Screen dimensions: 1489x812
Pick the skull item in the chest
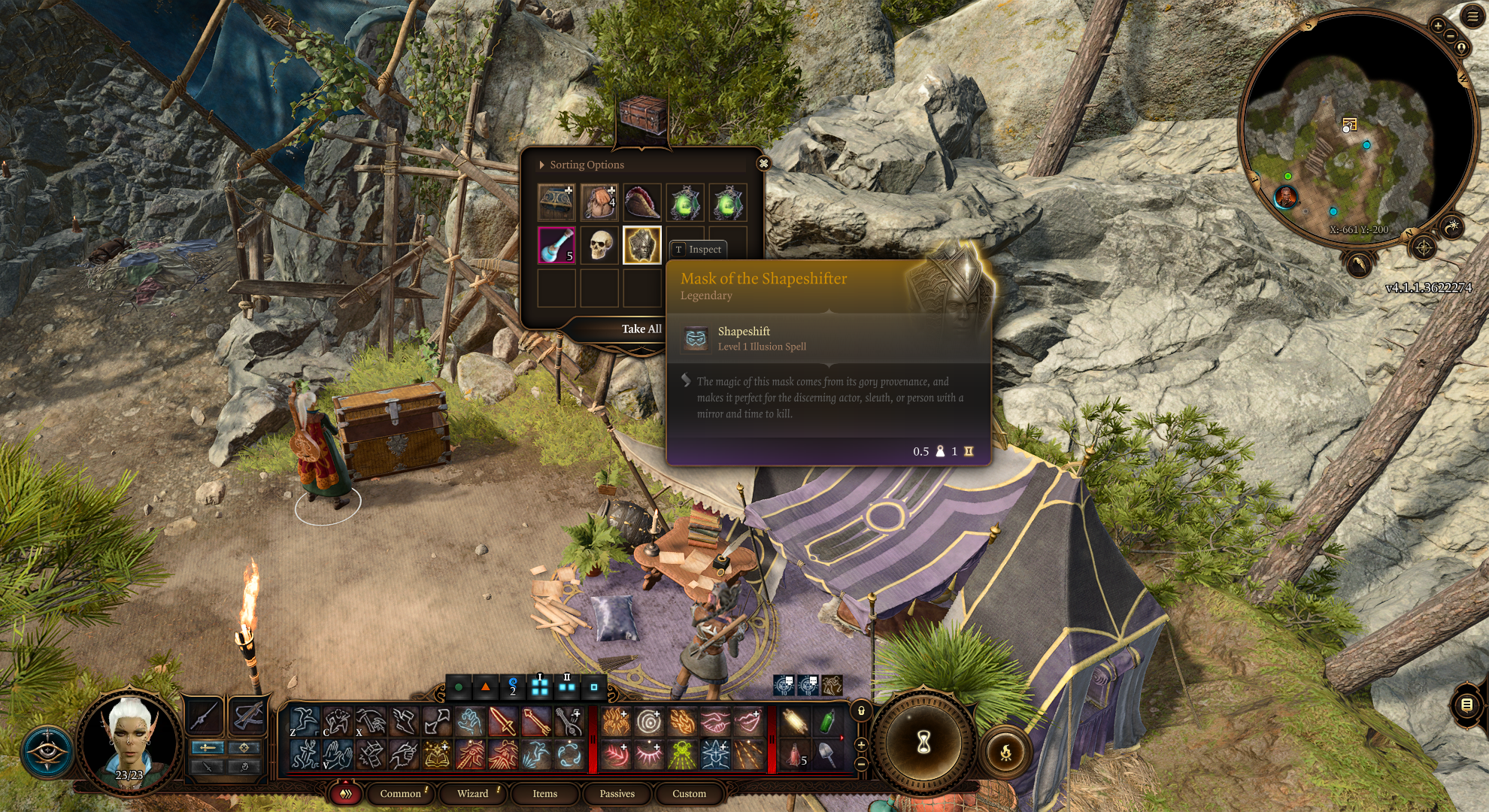[599, 245]
